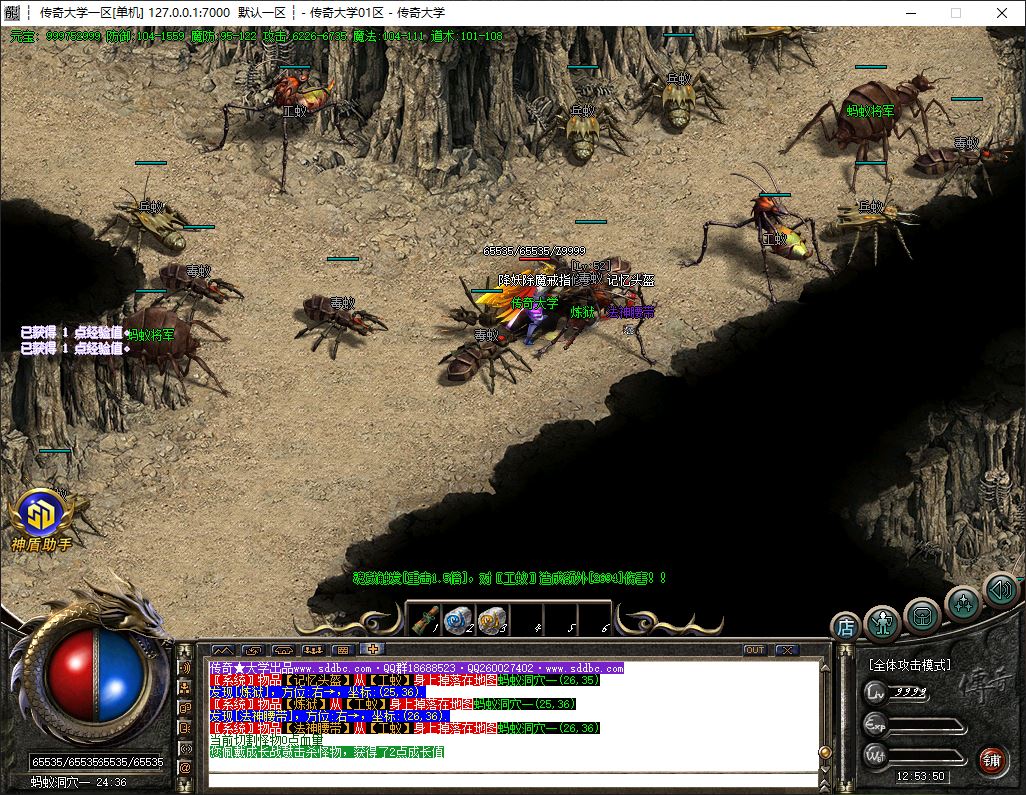
Task: Open the bag inventory icon
Action: coord(923,614)
